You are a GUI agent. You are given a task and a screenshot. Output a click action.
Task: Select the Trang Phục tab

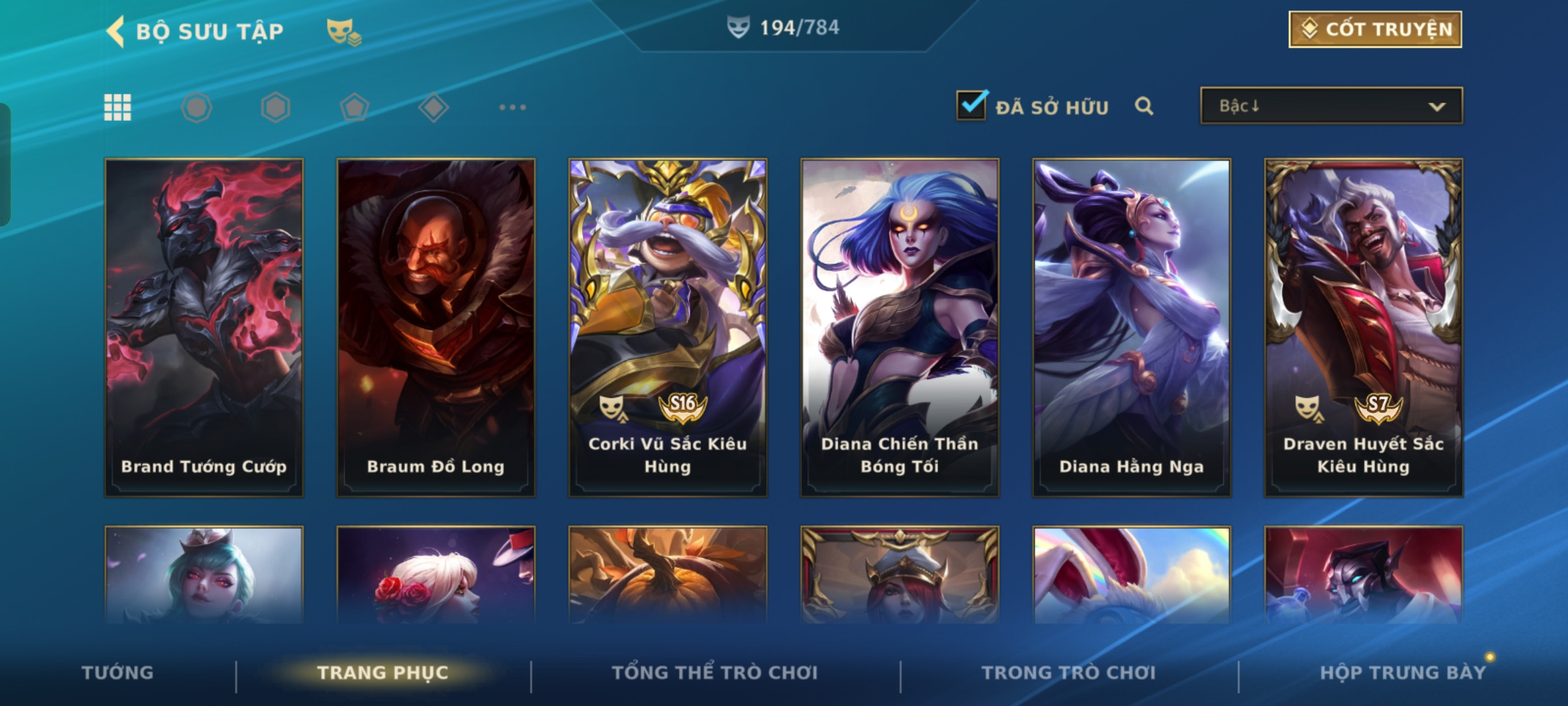coord(383,673)
